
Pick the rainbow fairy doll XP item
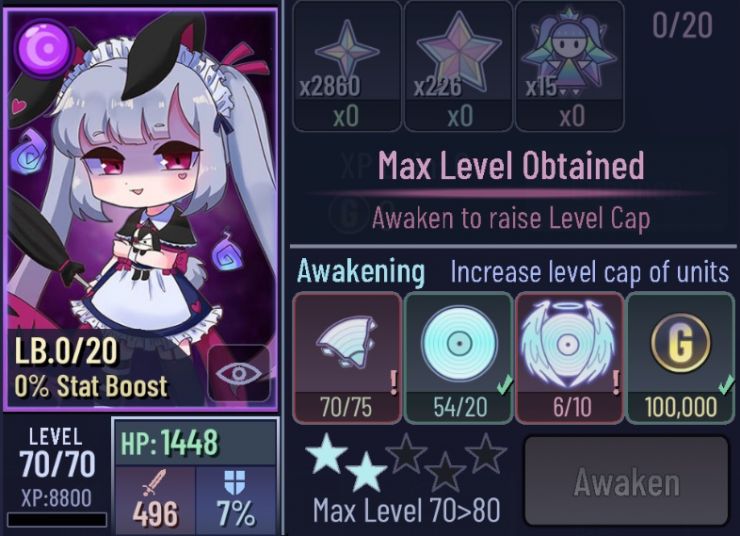click(569, 66)
